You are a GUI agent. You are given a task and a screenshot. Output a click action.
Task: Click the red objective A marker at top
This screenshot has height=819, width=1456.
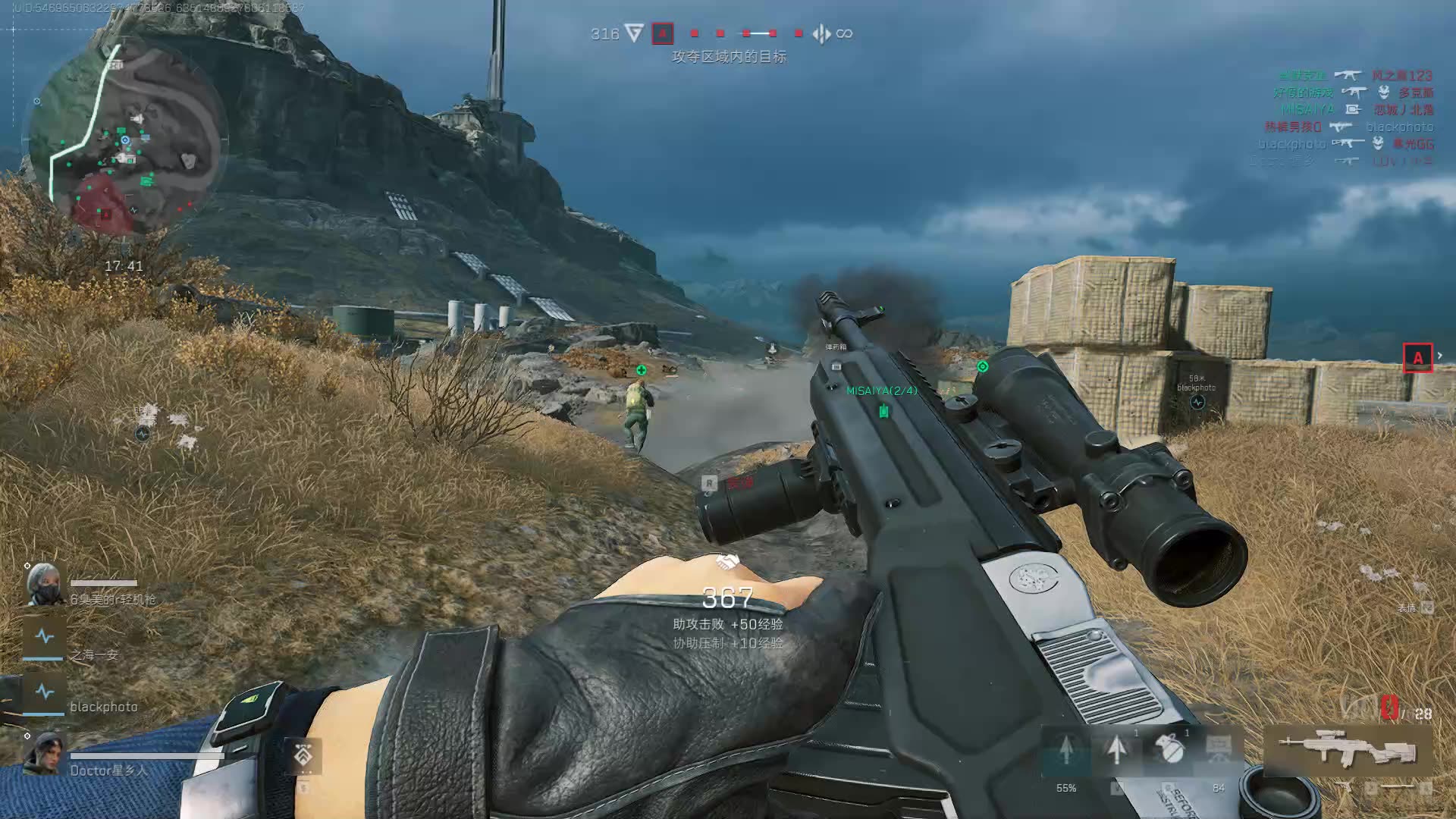[x=662, y=33]
